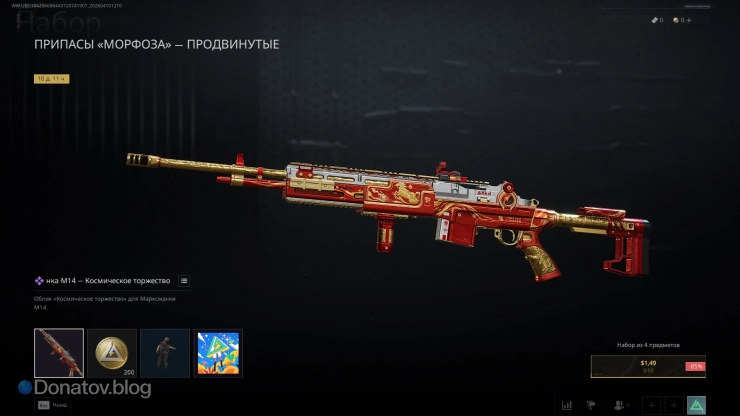Open the bar chart statistics icon
Image resolution: width=740 pixels, height=416 pixels.
point(567,405)
